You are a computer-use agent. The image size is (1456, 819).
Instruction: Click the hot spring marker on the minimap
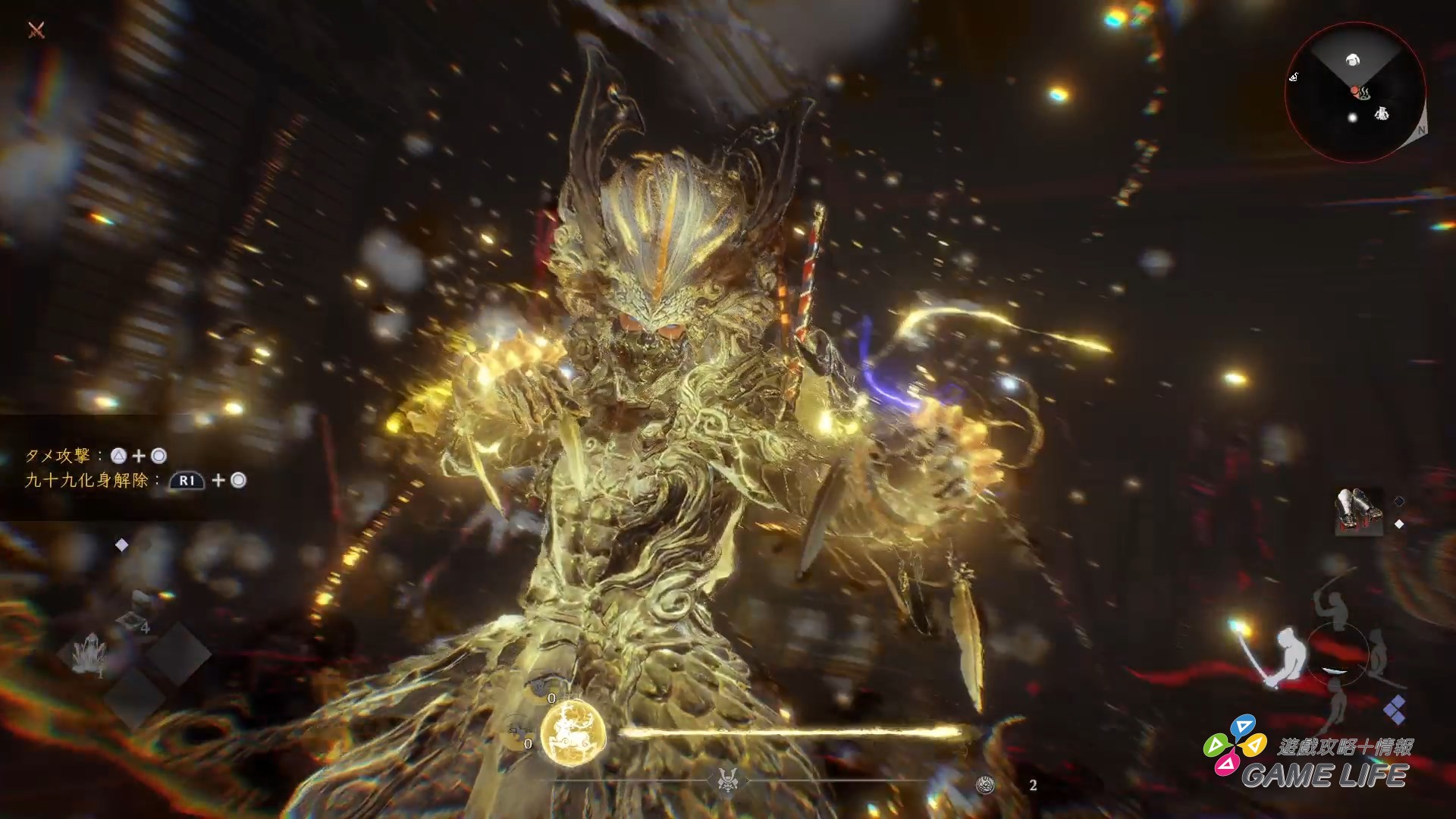tap(1365, 94)
